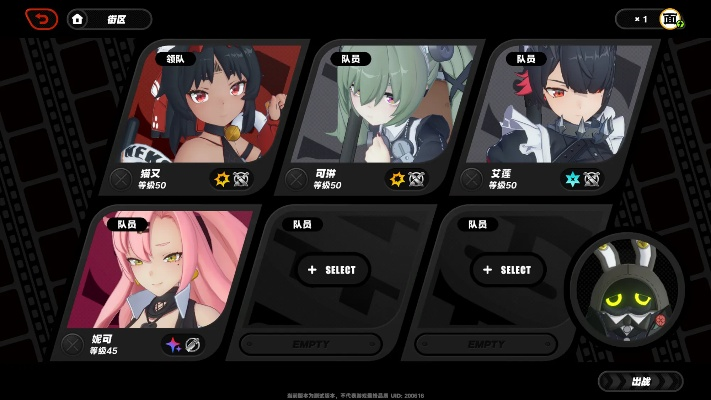Go back using the red arrow button

coord(41,19)
